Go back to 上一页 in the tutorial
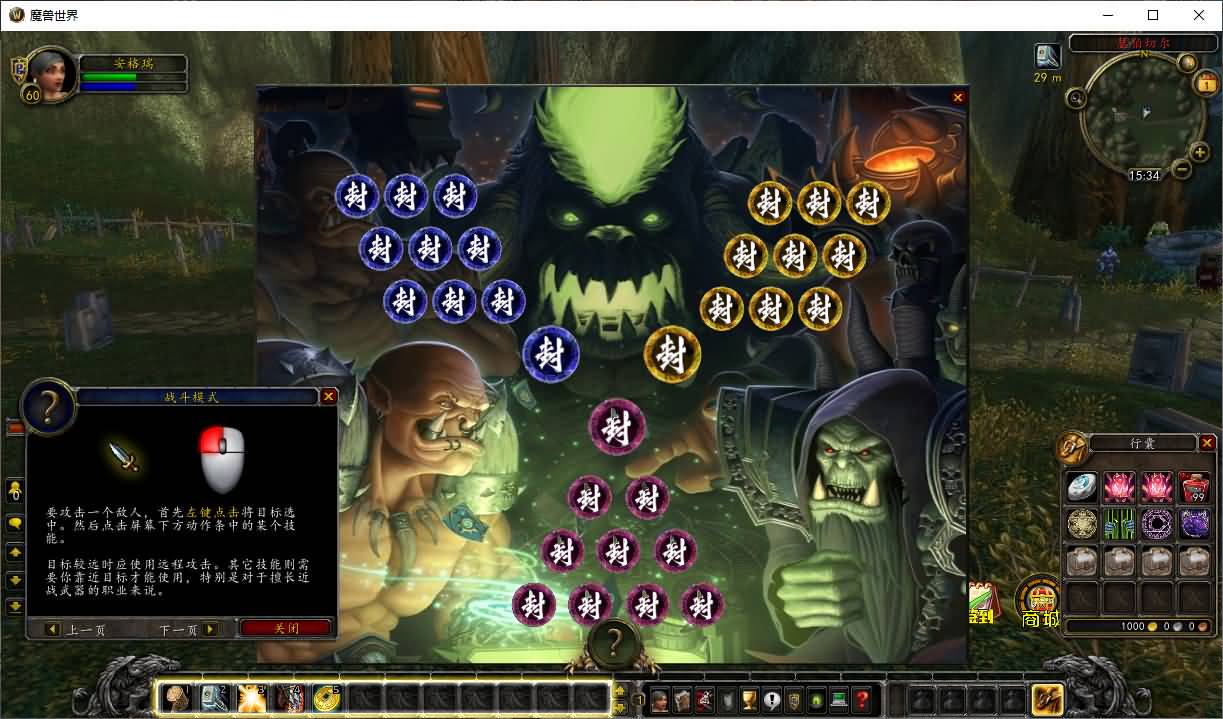 click(76, 630)
